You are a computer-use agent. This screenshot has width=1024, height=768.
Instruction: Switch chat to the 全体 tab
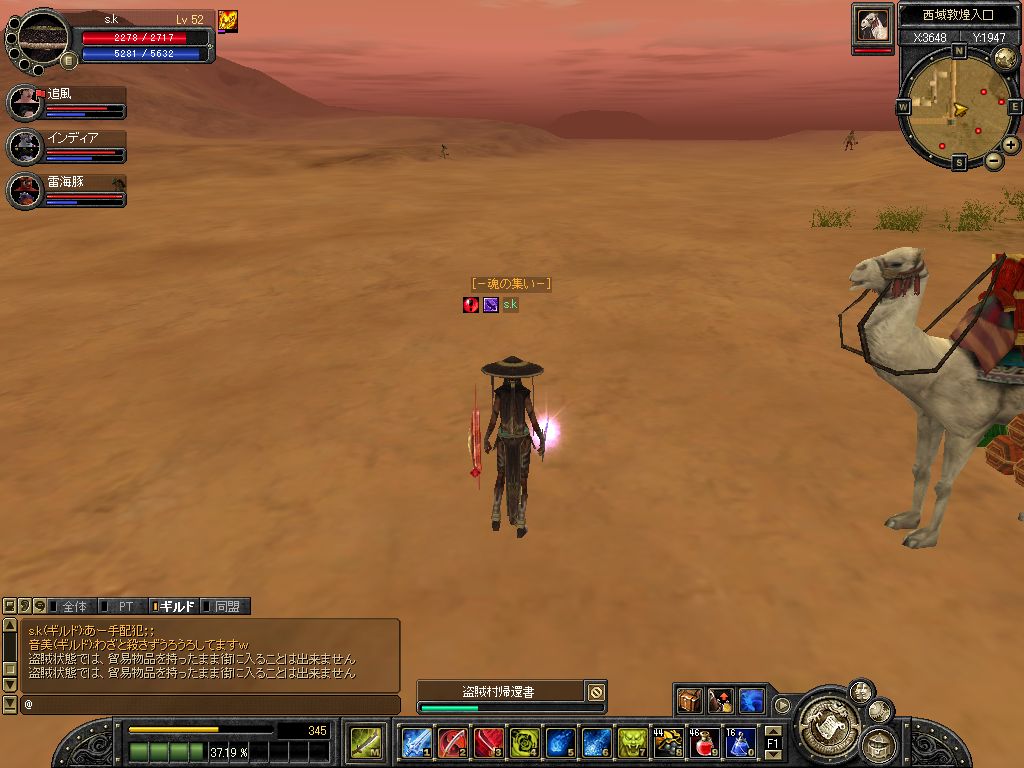pyautogui.click(x=74, y=606)
